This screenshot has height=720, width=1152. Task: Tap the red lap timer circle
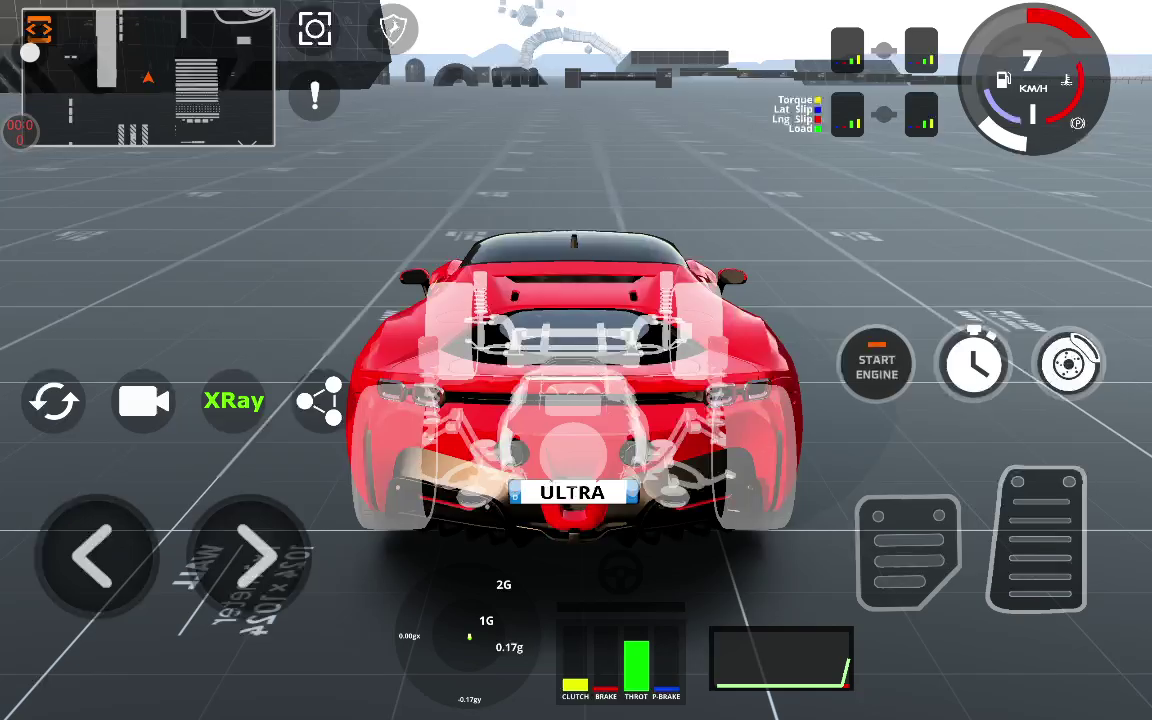pyautogui.click(x=19, y=132)
